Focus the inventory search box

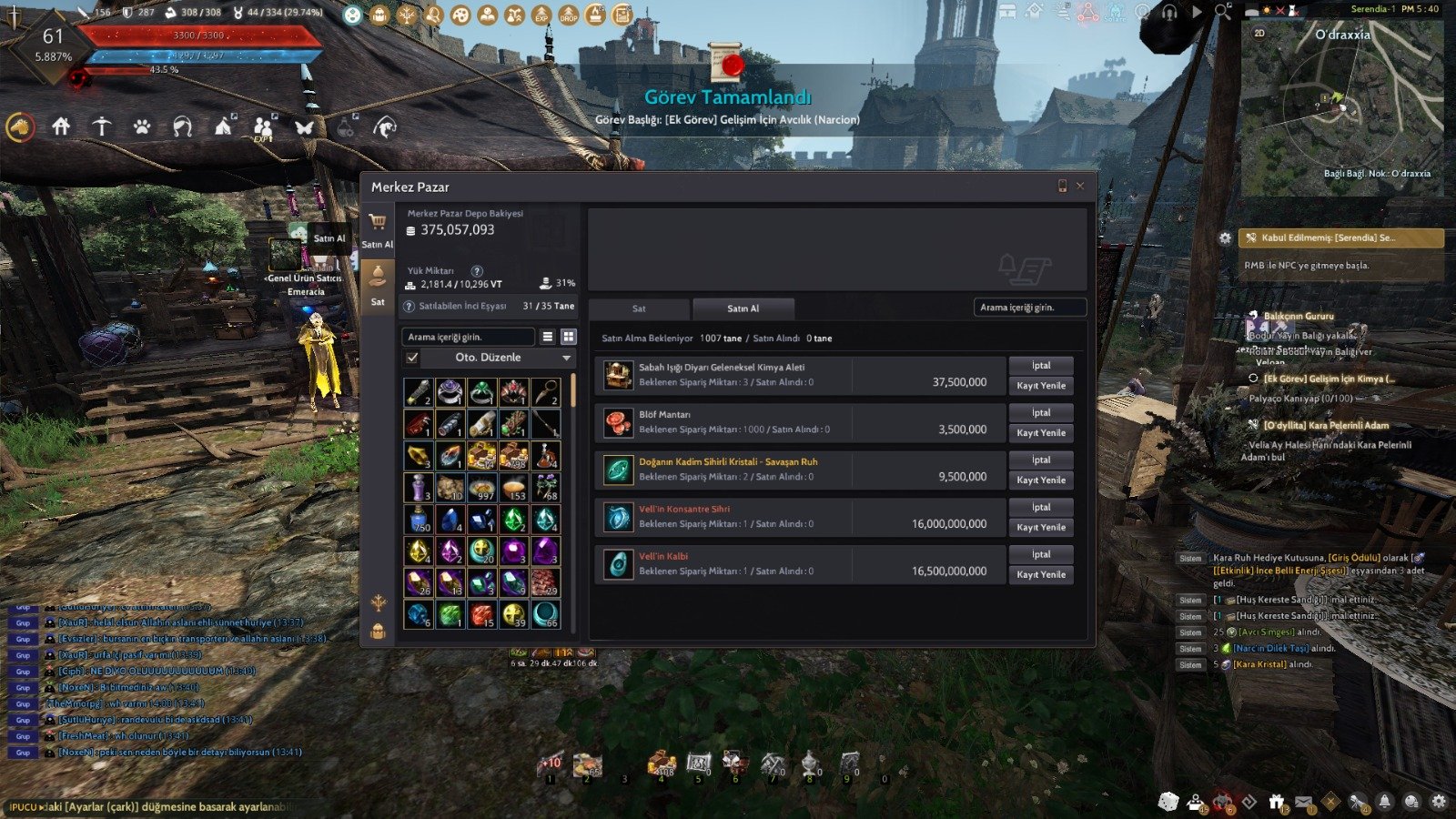(468, 337)
